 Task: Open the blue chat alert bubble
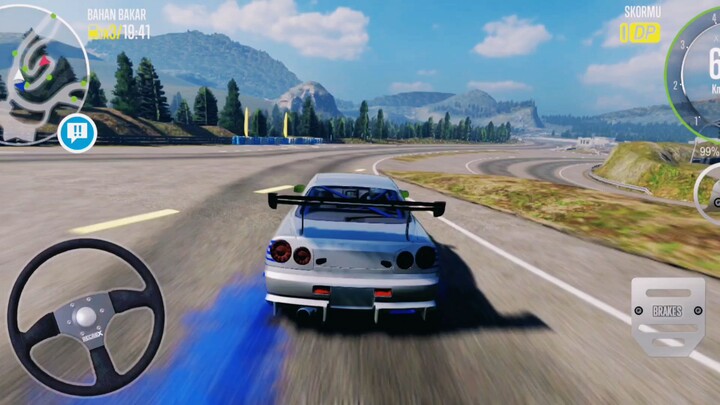pos(77,132)
